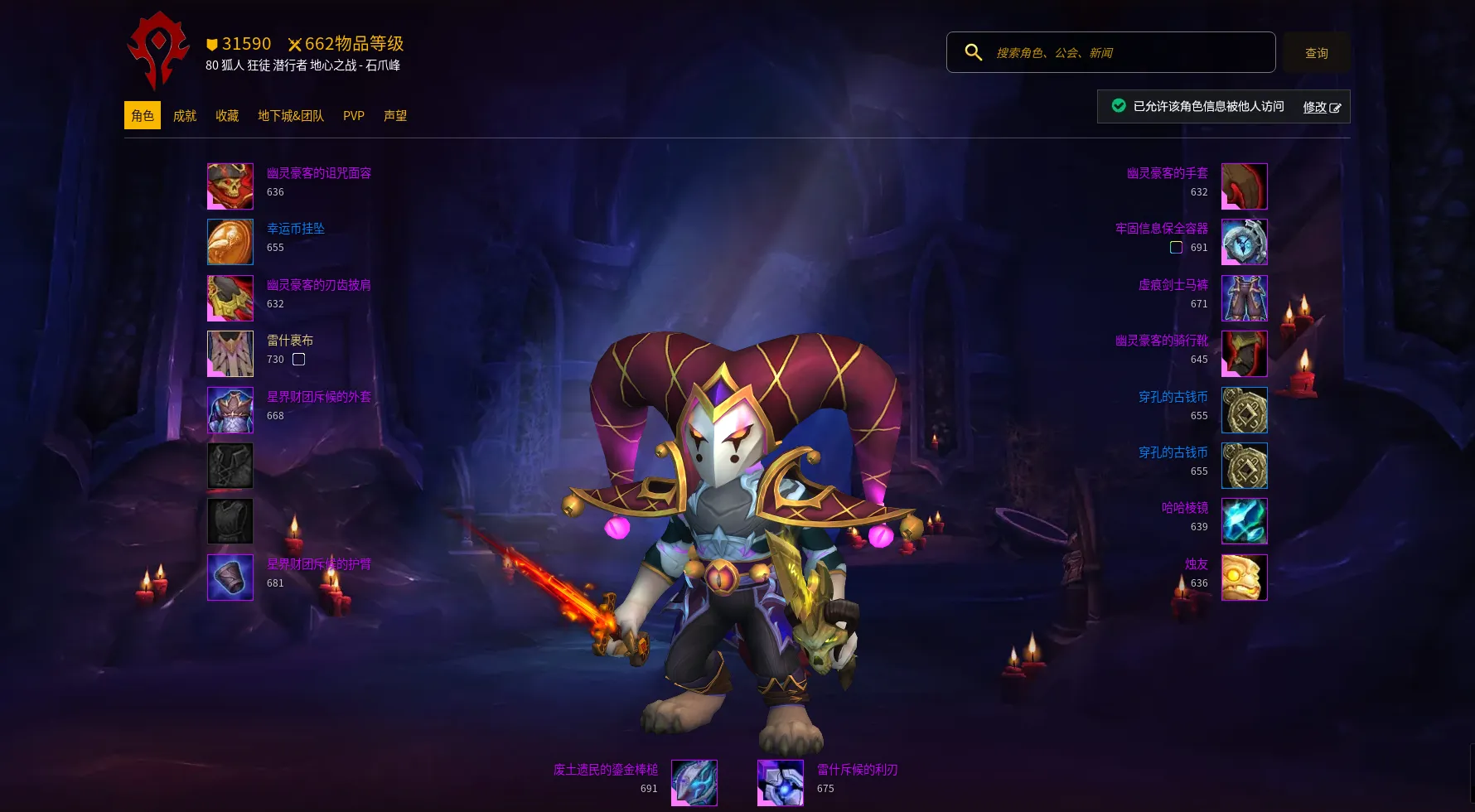Click the 修改 privacy edit link

(1321, 107)
